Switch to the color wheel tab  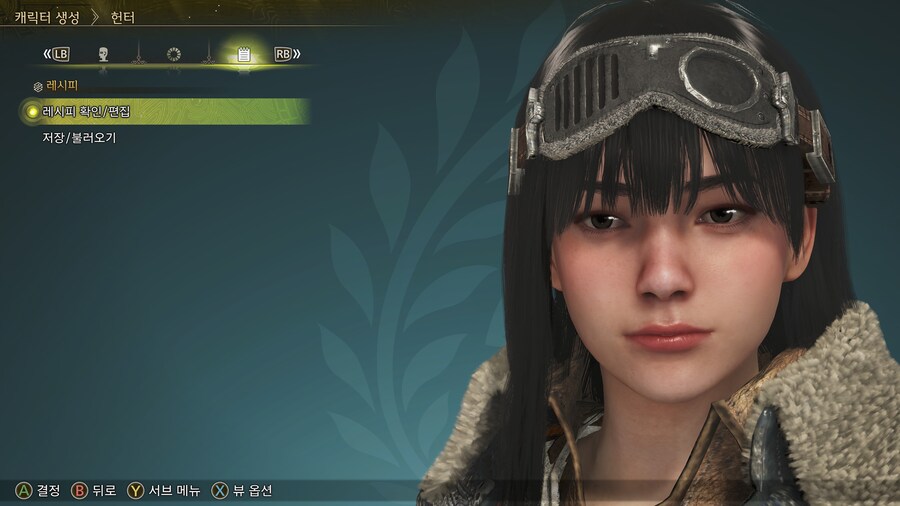pyautogui.click(x=173, y=54)
